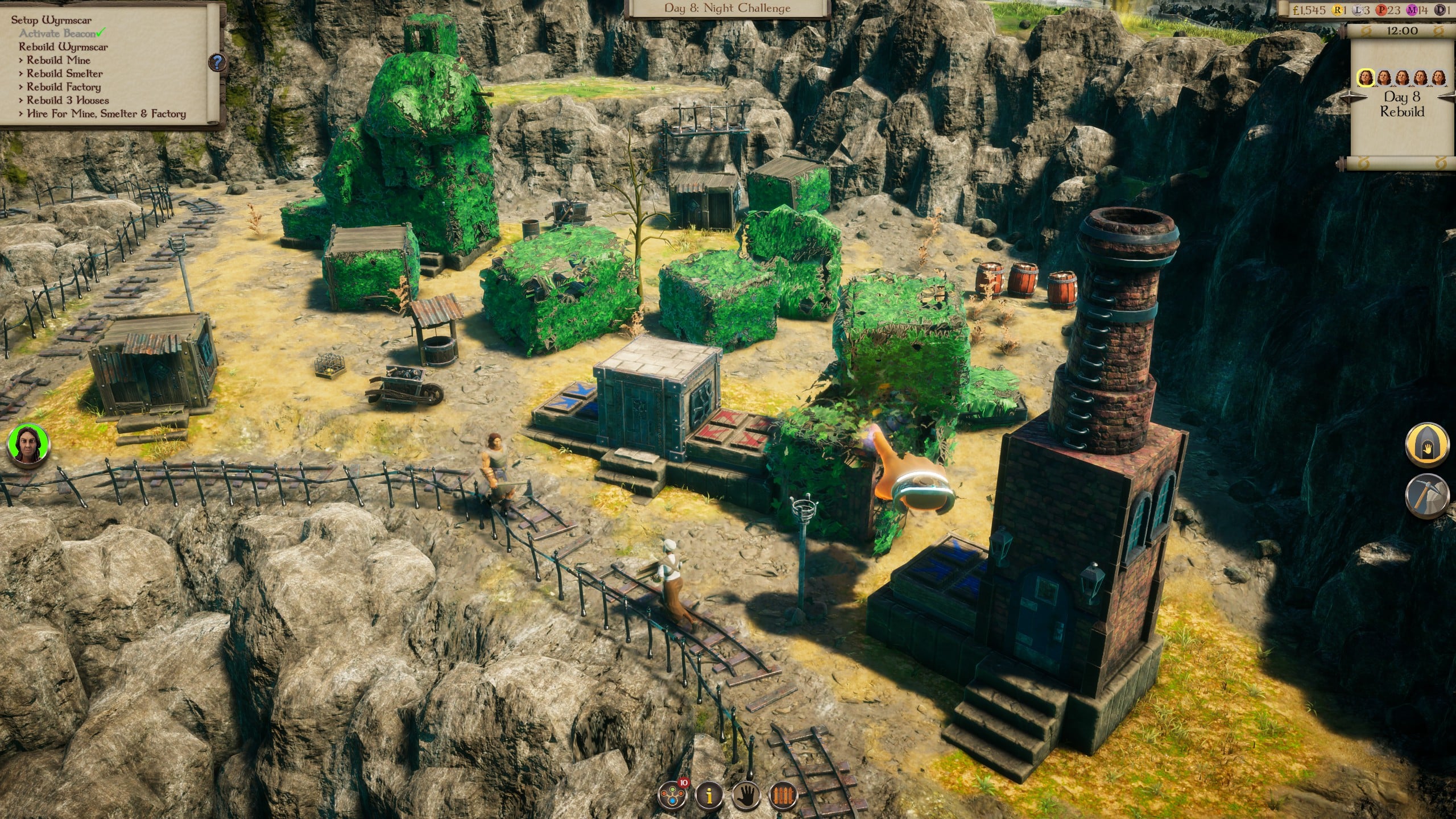Select the Rebuild 3 Houses objective

point(67,100)
